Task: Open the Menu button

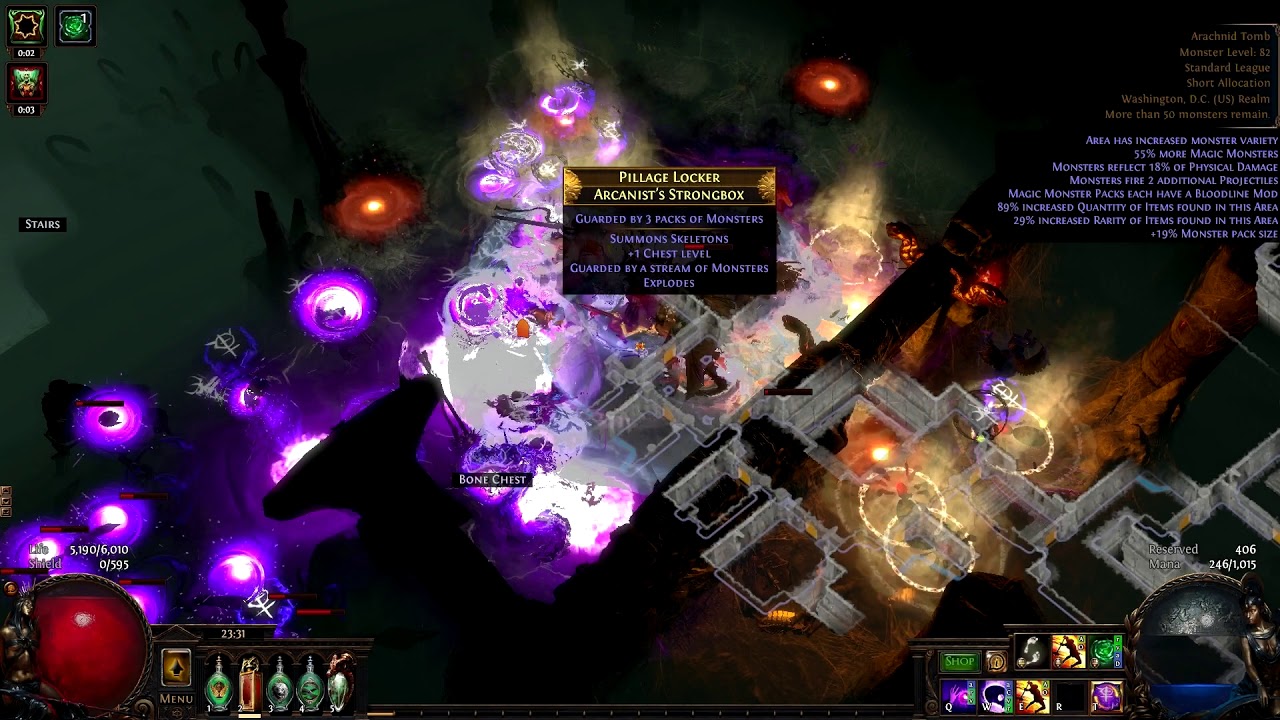Action: [176, 699]
